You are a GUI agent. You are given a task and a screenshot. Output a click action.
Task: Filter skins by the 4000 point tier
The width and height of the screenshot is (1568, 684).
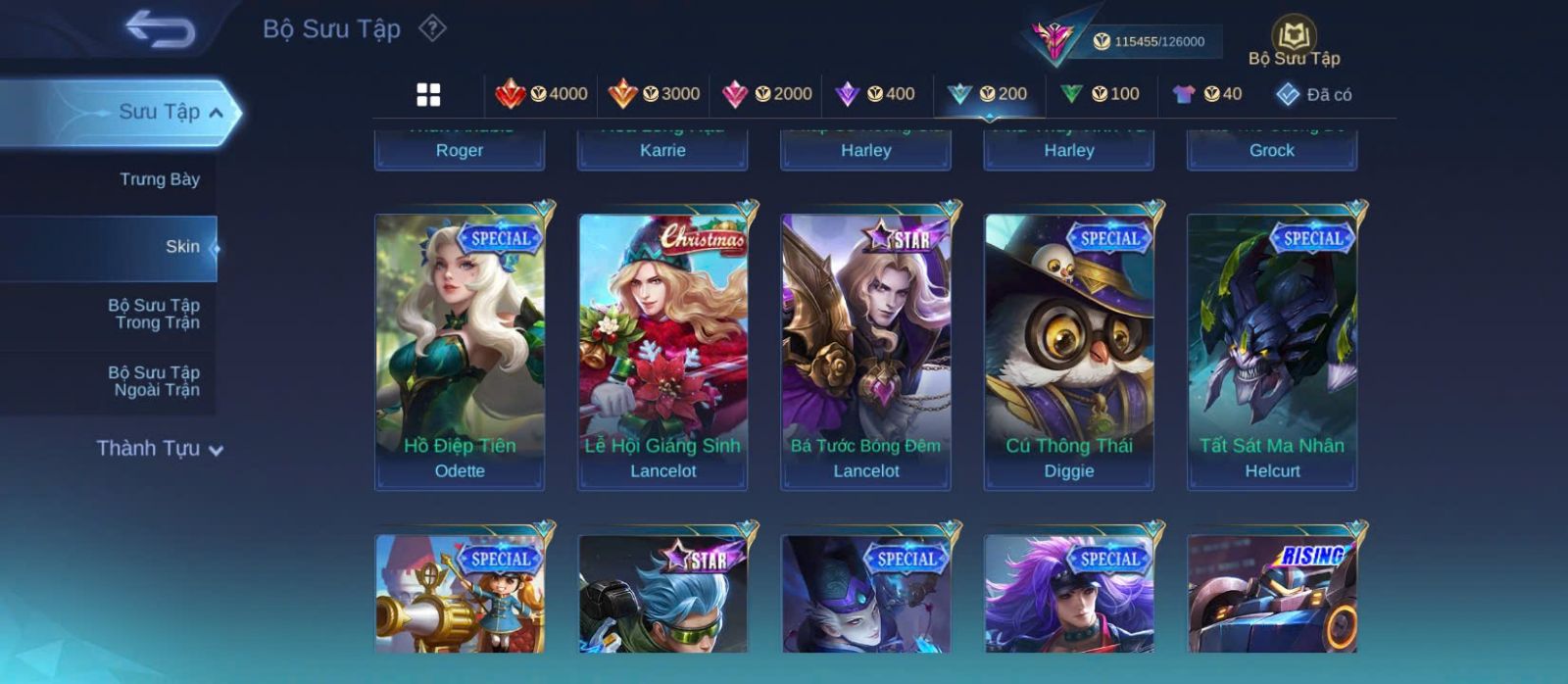542,94
